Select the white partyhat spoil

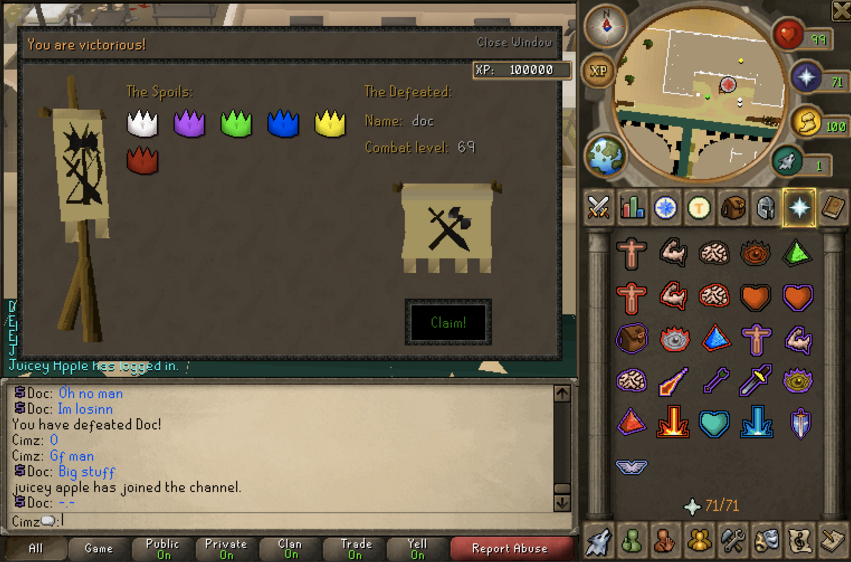[x=143, y=123]
